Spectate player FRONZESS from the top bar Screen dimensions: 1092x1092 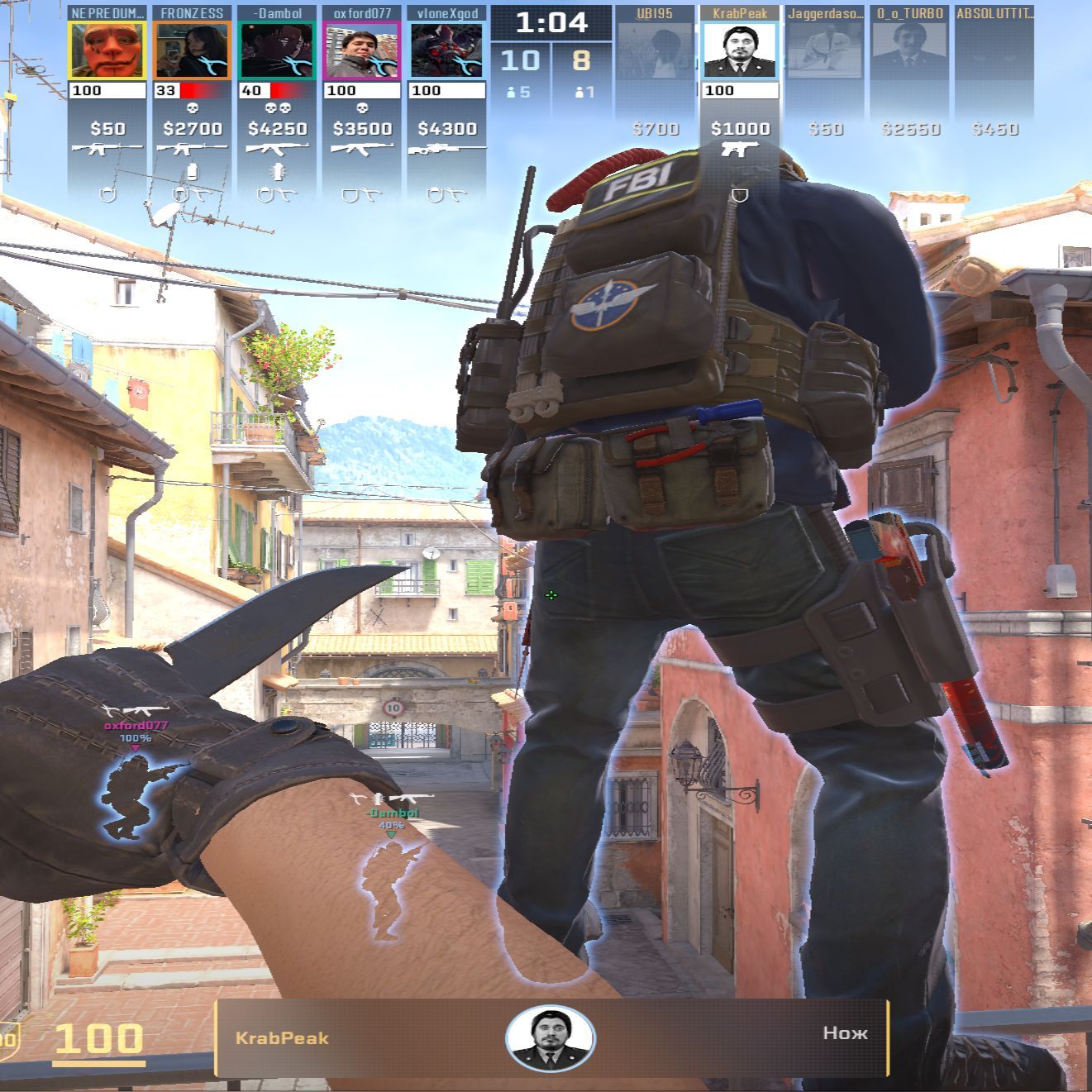click(x=192, y=51)
